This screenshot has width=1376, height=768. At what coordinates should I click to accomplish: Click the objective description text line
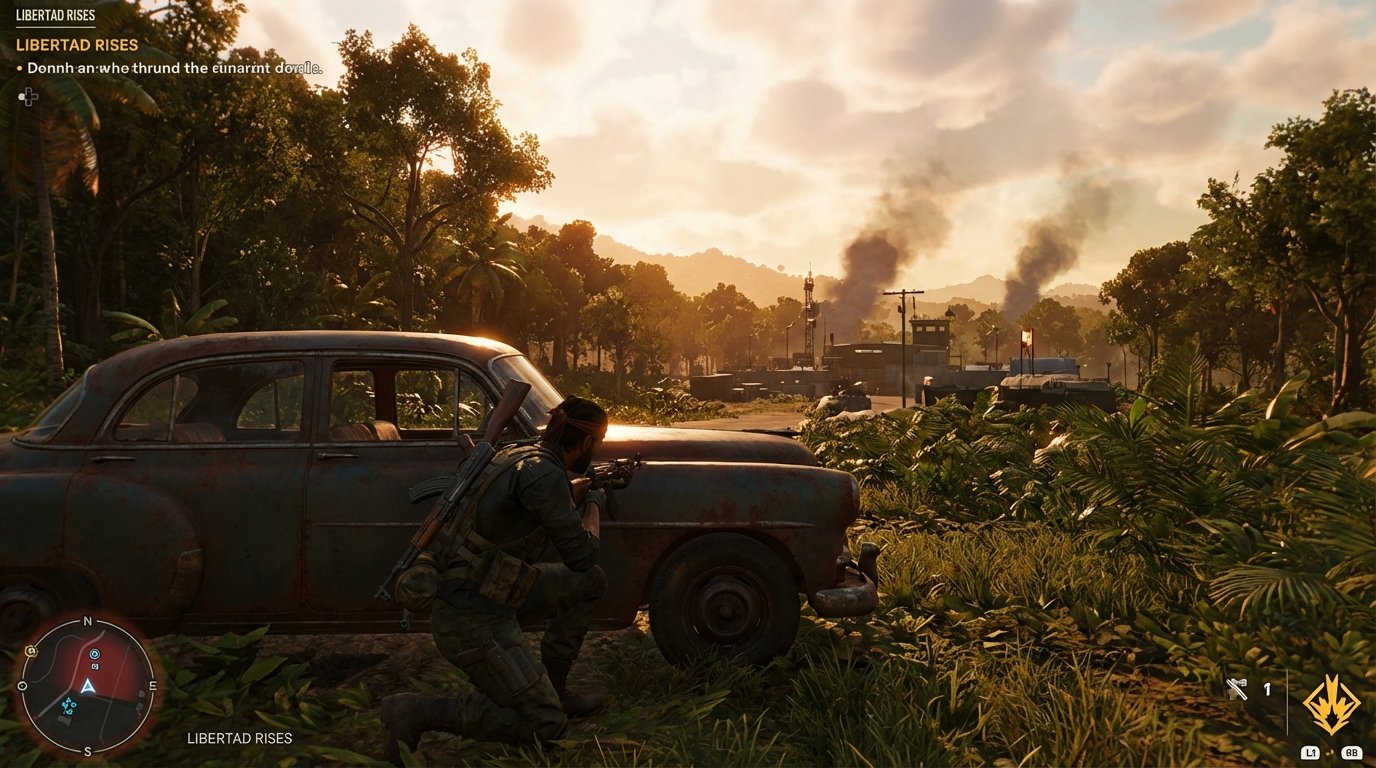coord(170,68)
